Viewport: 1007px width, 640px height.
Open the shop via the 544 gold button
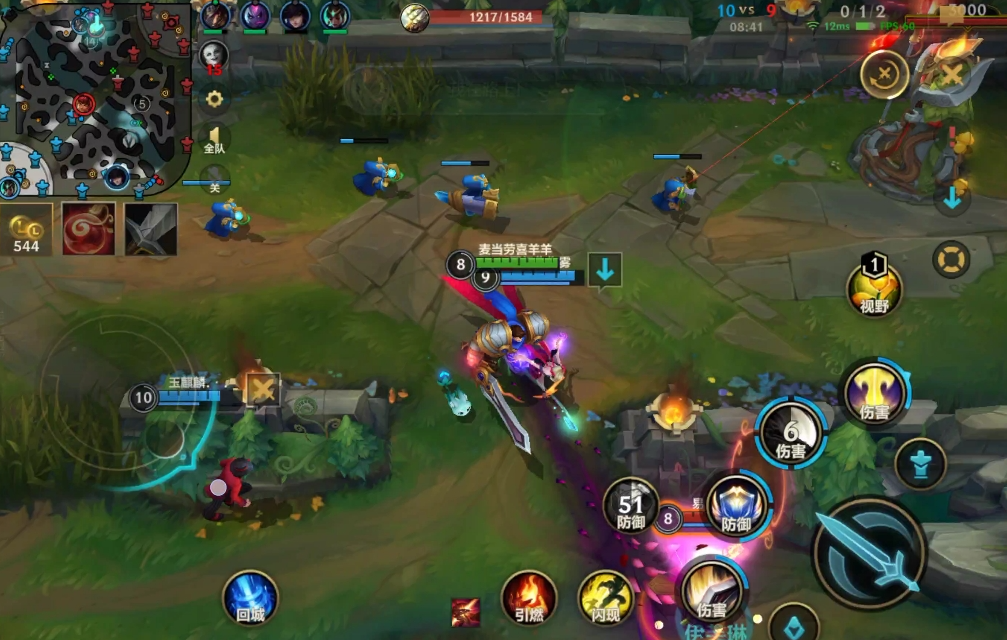pos(27,229)
